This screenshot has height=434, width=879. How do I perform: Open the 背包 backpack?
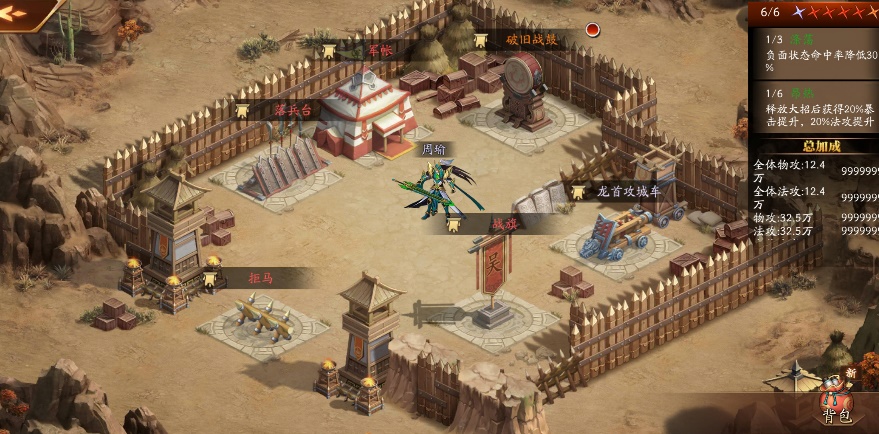(834, 401)
